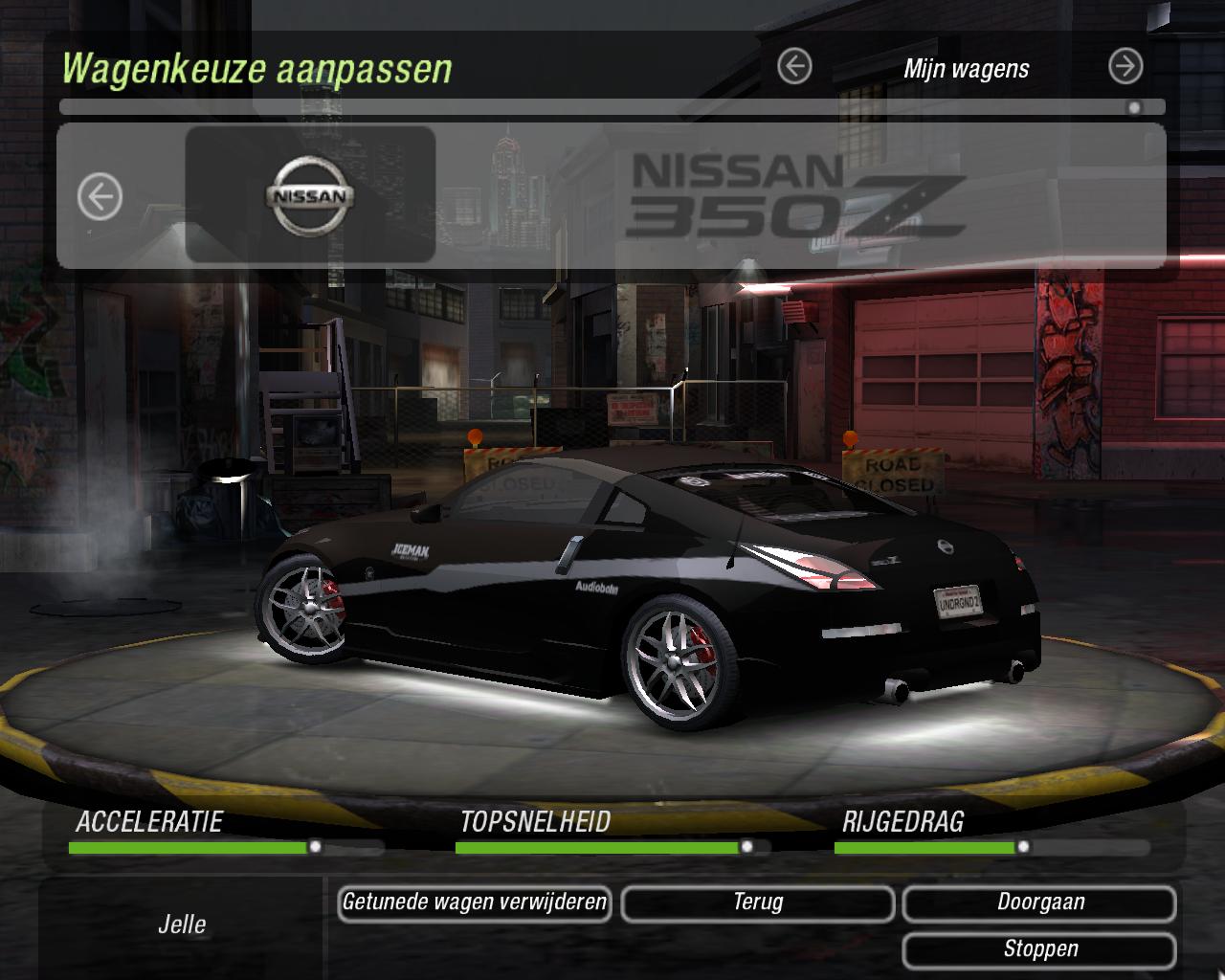Switch to next Mijn wagens category
The height and width of the screenshot is (980, 1225).
coord(1125,67)
